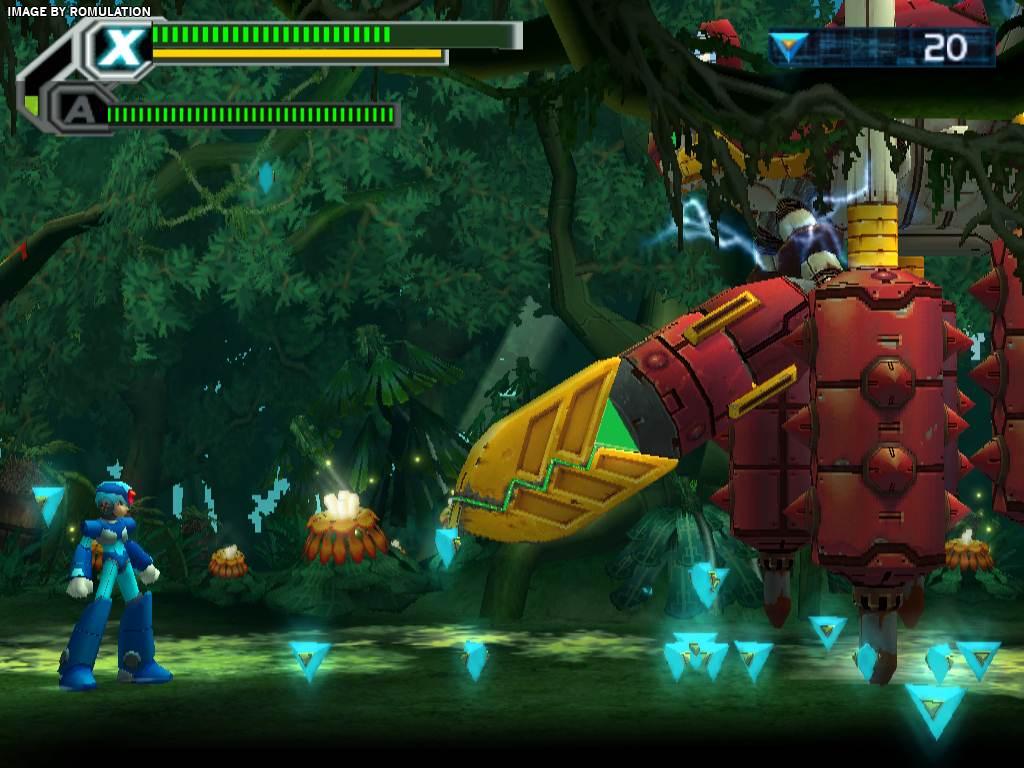The height and width of the screenshot is (768, 1024).
Task: Click the blue metal triangle counter icon
Action: click(x=788, y=47)
